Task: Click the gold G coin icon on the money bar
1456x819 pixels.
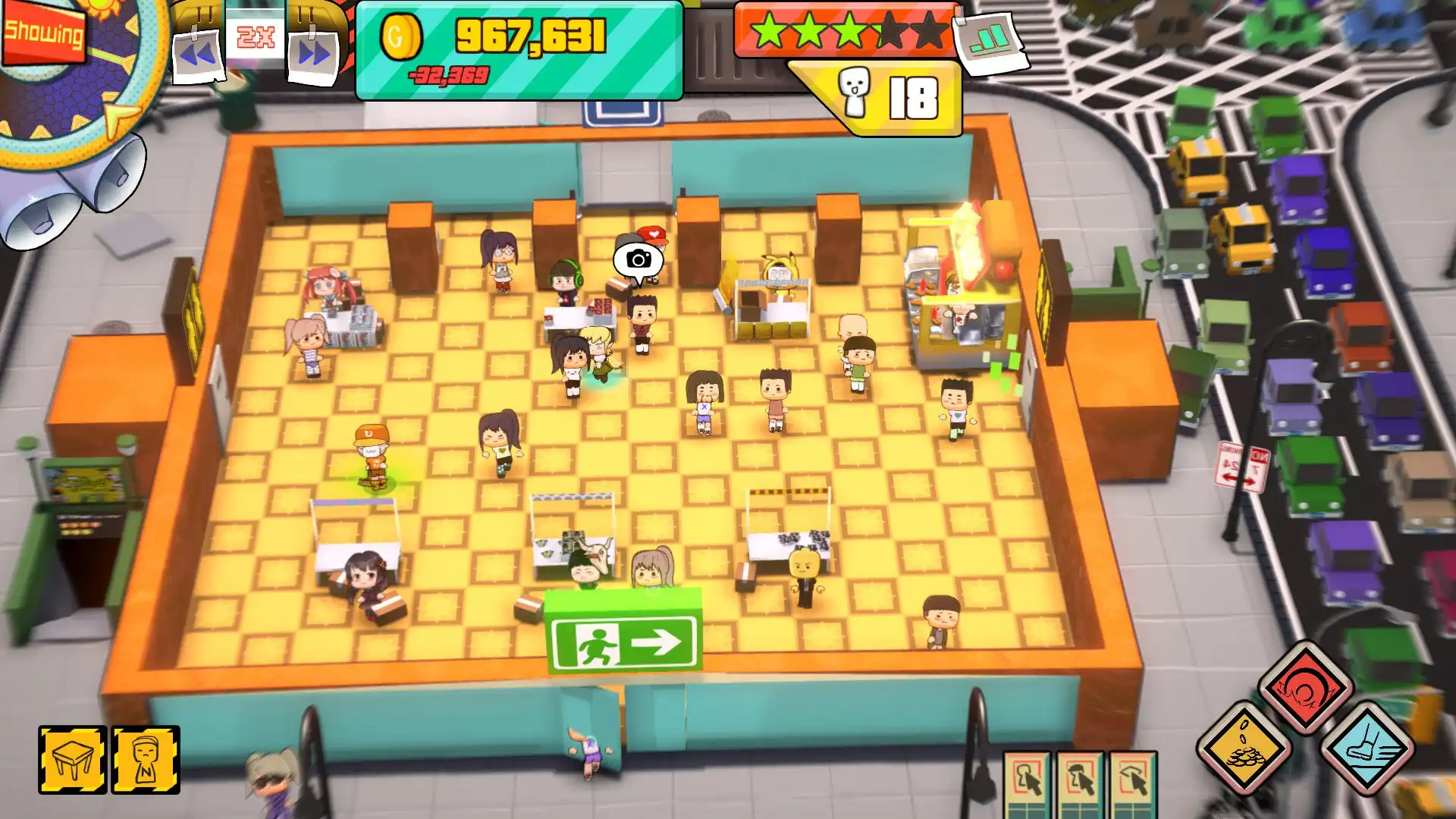Action: pyautogui.click(x=403, y=34)
